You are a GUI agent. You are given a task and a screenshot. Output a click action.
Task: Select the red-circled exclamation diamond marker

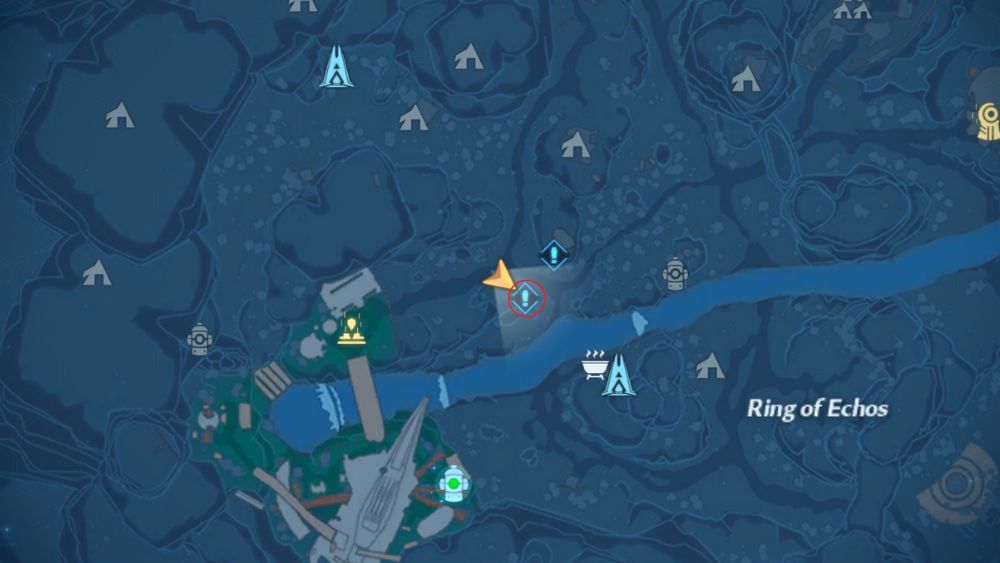527,298
